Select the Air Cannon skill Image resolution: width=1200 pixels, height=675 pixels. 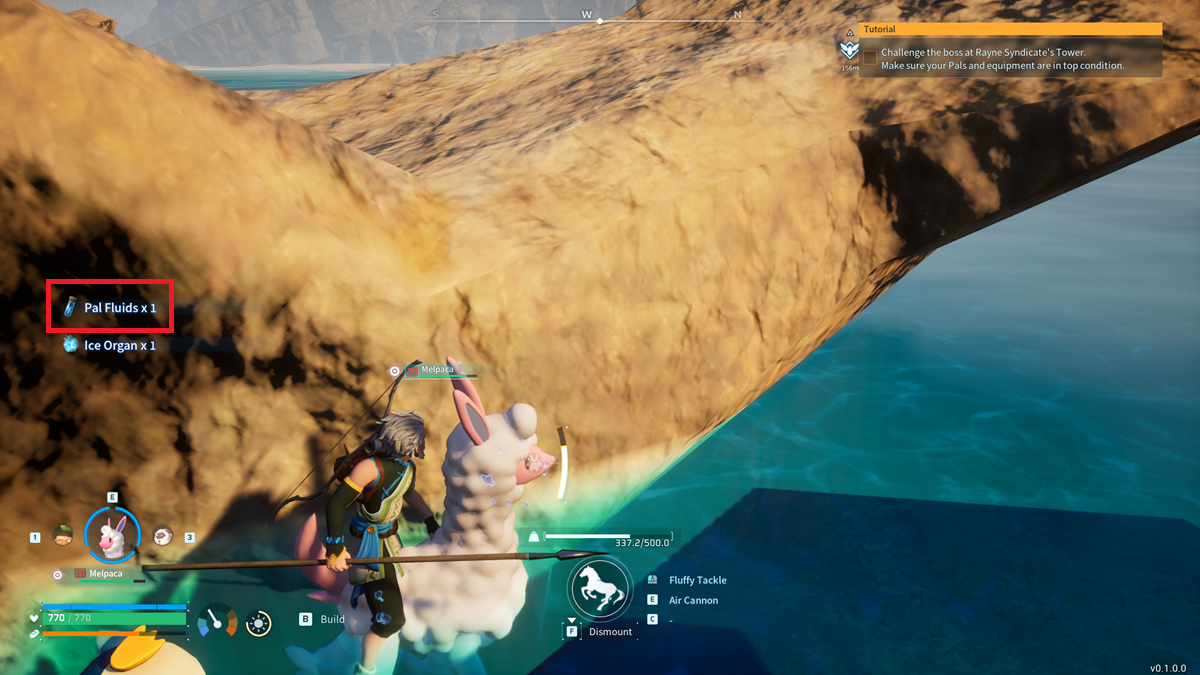[x=693, y=600]
